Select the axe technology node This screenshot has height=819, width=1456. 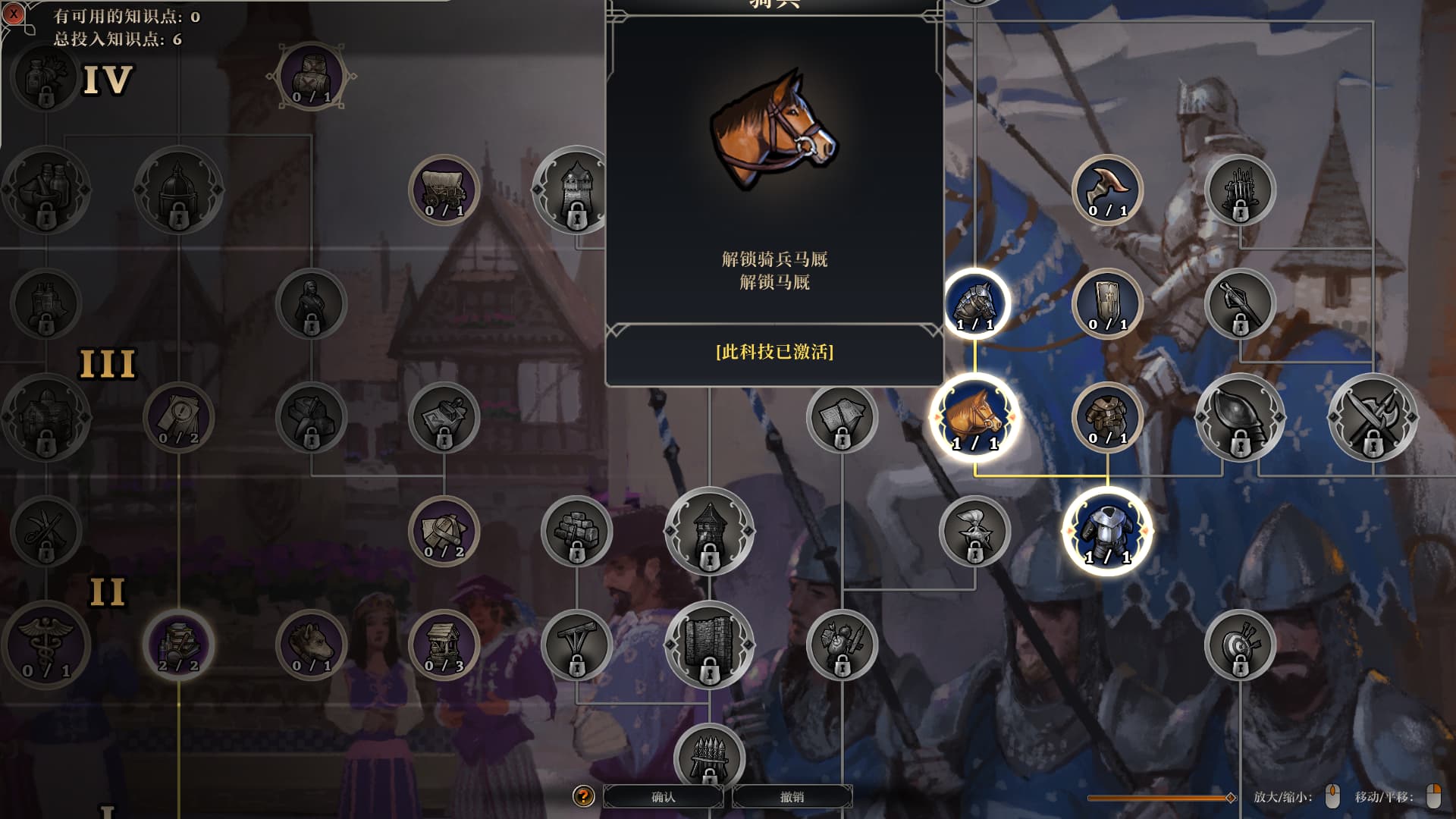coord(1107,190)
